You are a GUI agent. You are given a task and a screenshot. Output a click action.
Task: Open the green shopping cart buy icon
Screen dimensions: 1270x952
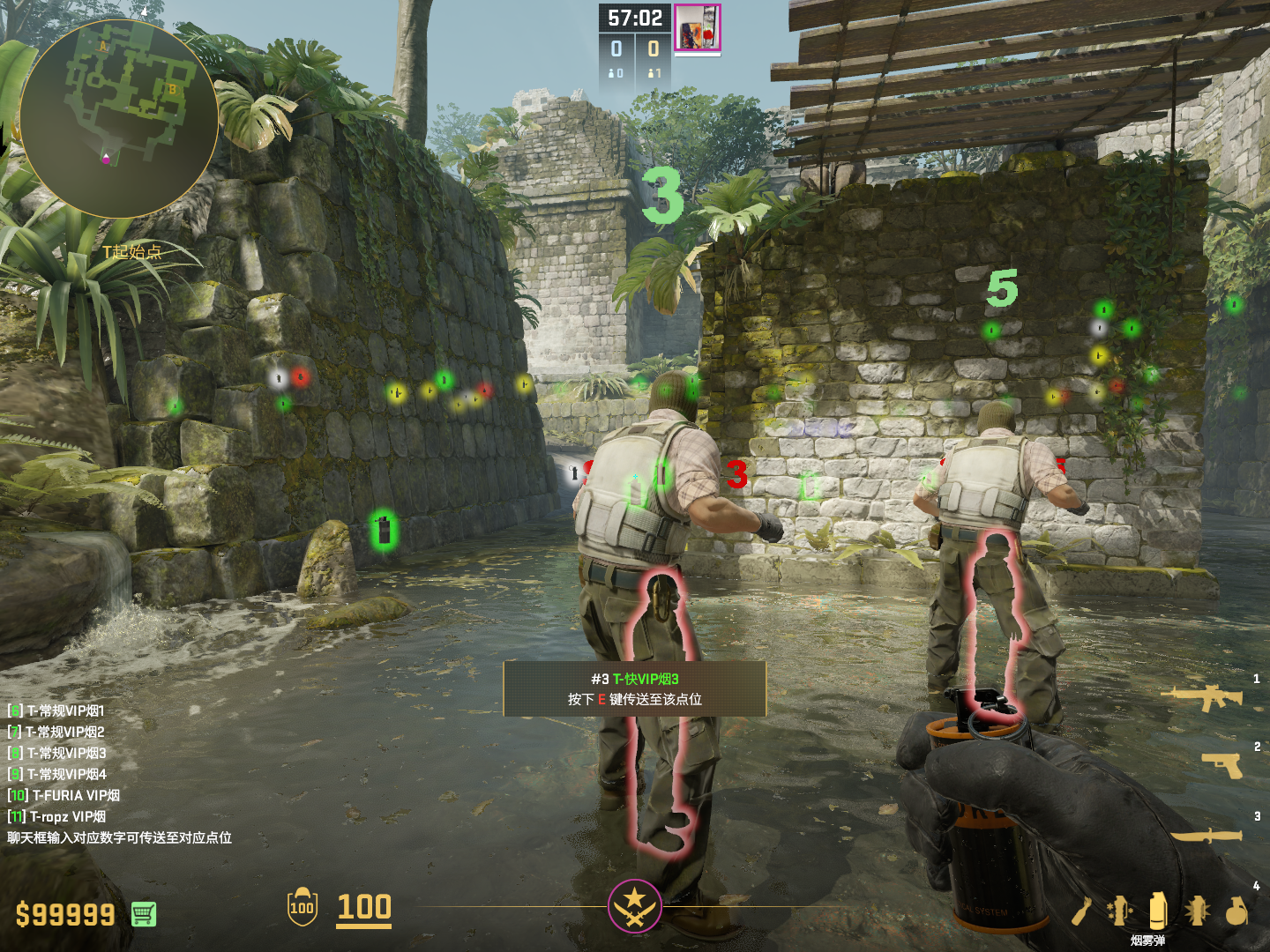tap(144, 914)
